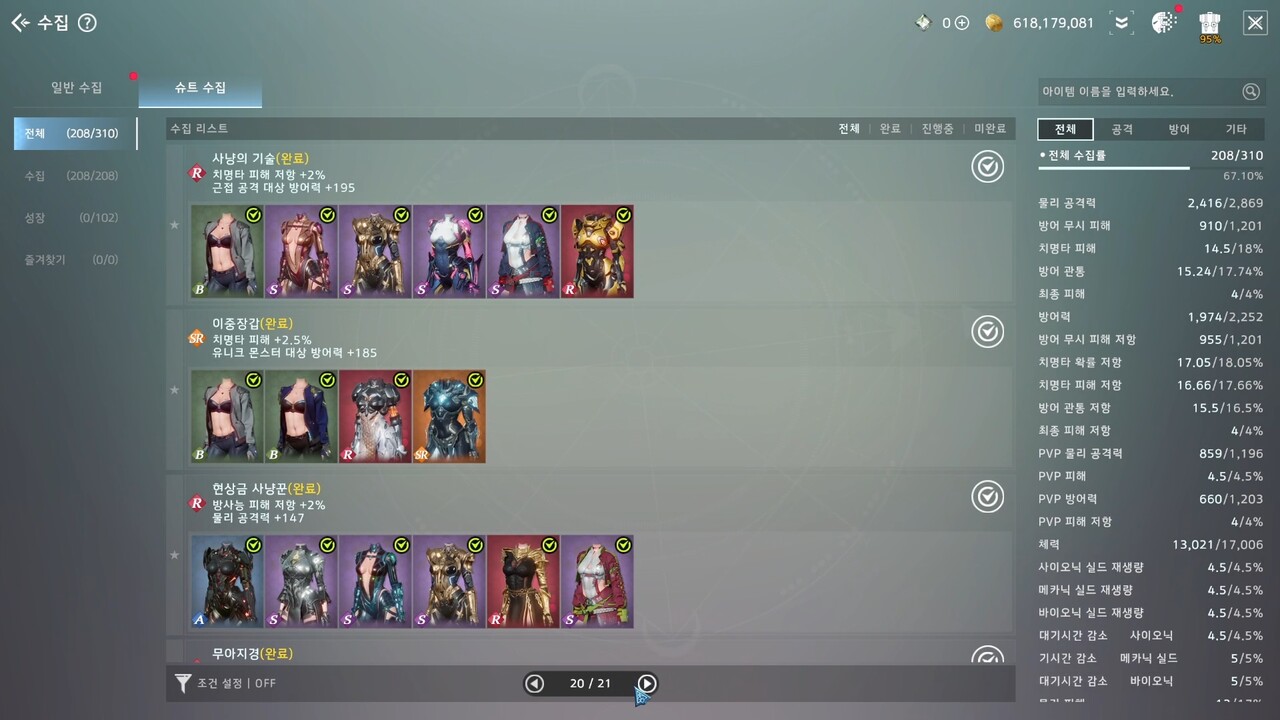Switch to the 일반 수집 tab

click(76, 88)
